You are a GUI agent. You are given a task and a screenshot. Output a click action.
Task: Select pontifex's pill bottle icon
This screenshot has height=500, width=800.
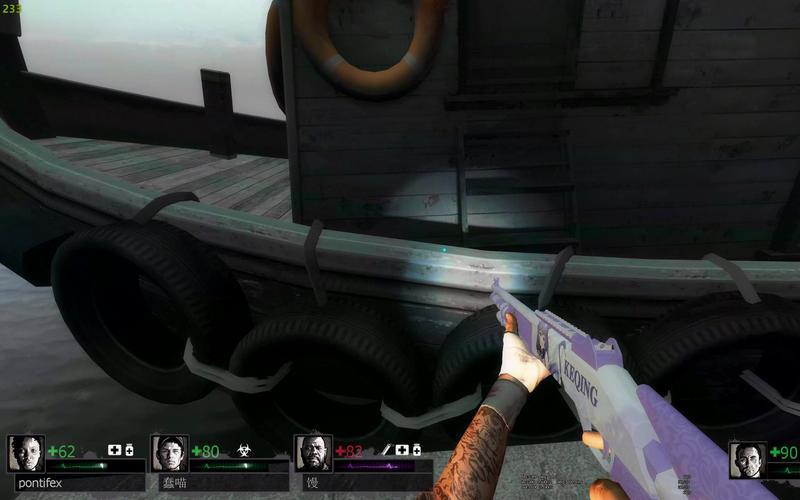pos(129,450)
